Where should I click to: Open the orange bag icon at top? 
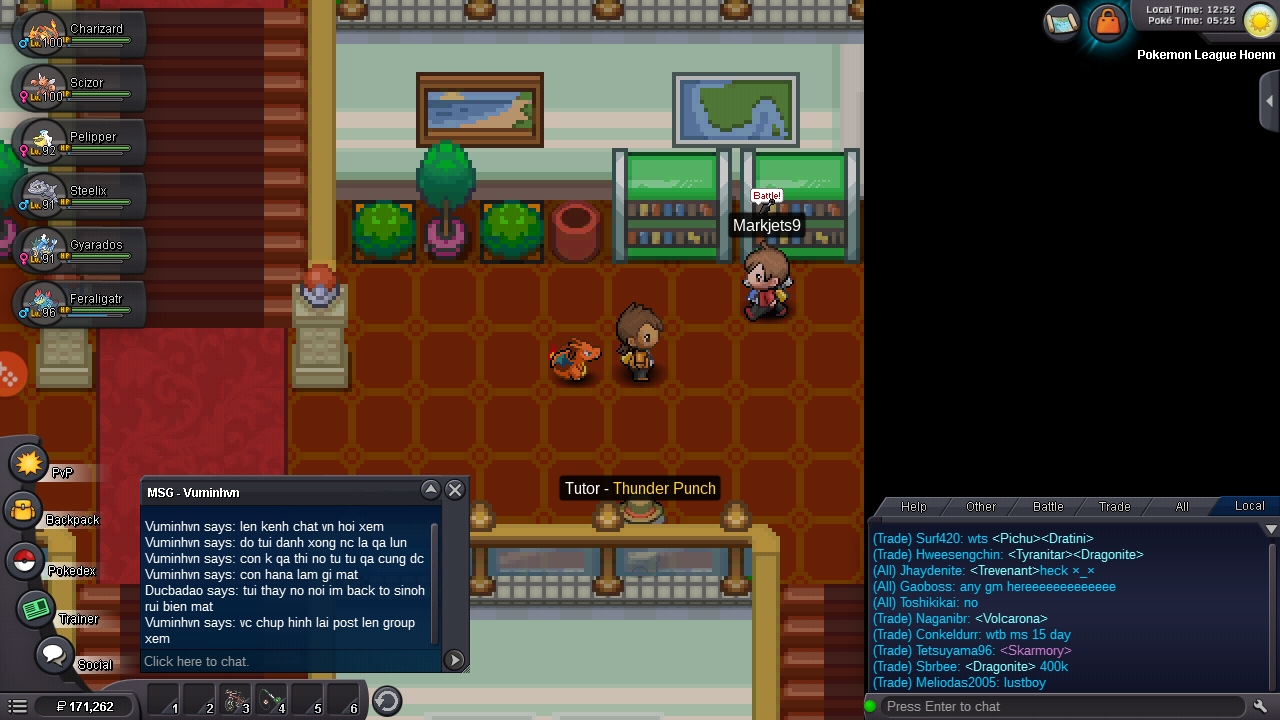tap(1108, 22)
